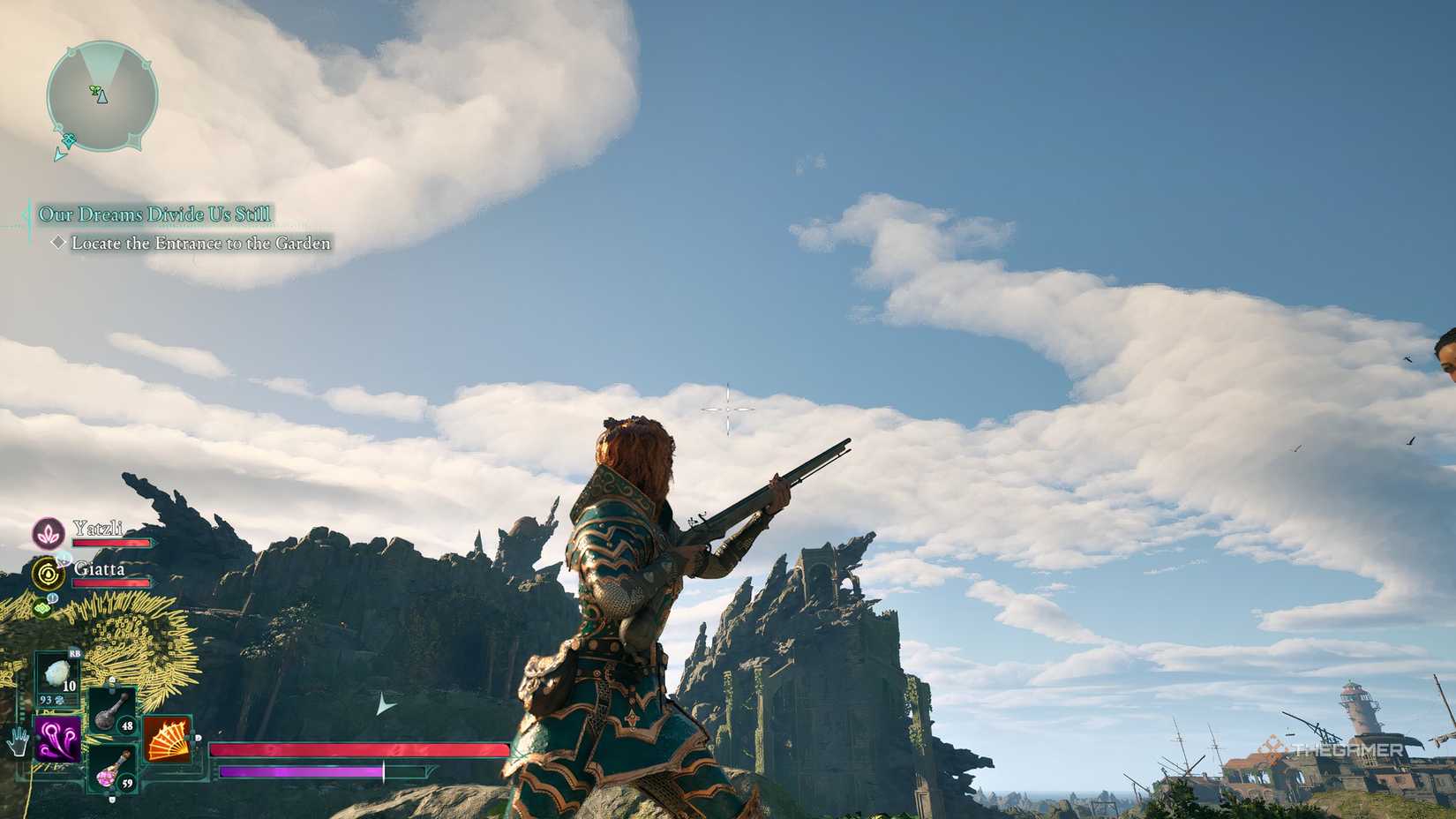Click the green leaf status icon under Giatta
This screenshot has height=819, width=1456.
click(41, 607)
